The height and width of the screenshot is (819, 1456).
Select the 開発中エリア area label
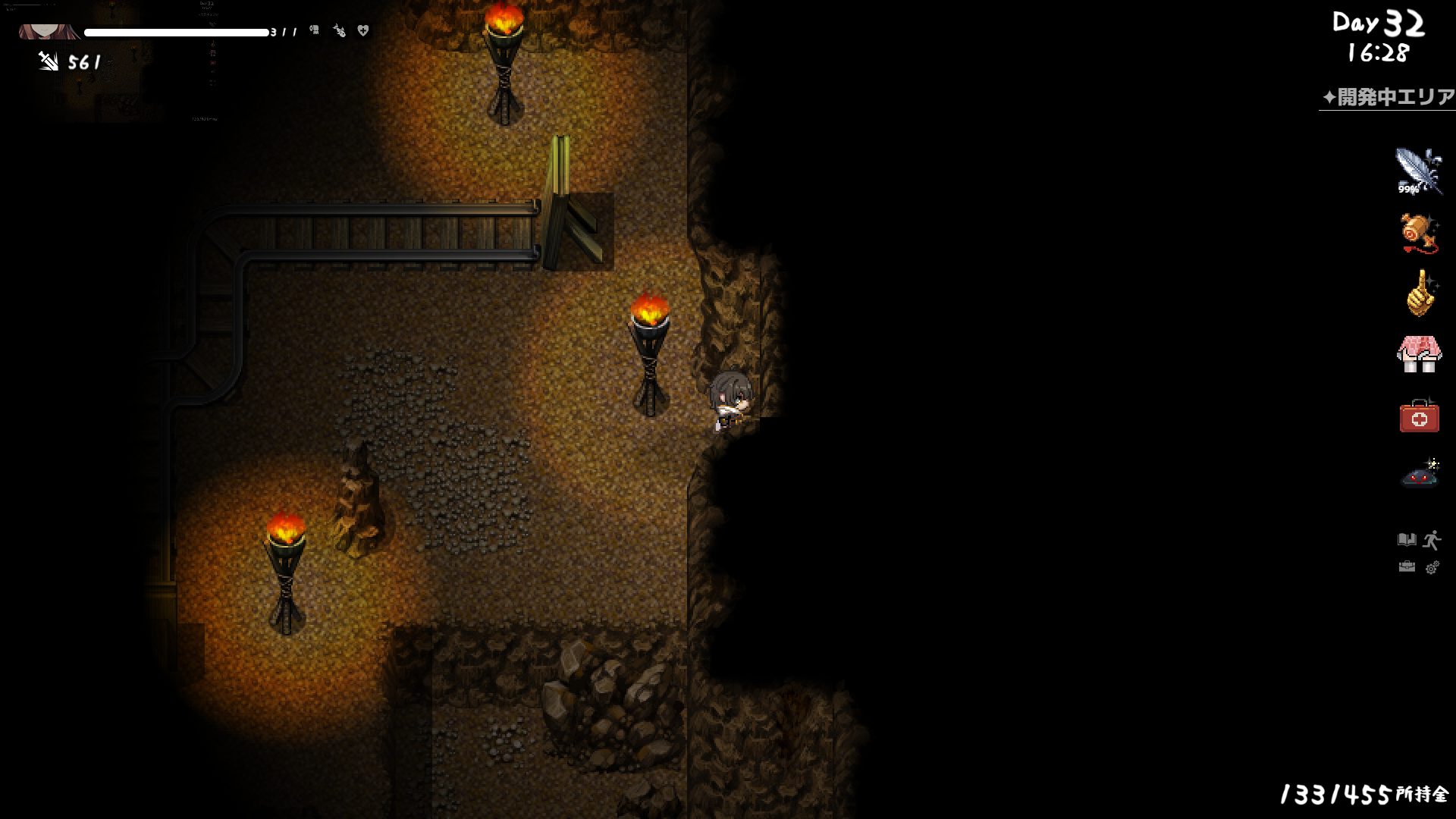point(1388,98)
